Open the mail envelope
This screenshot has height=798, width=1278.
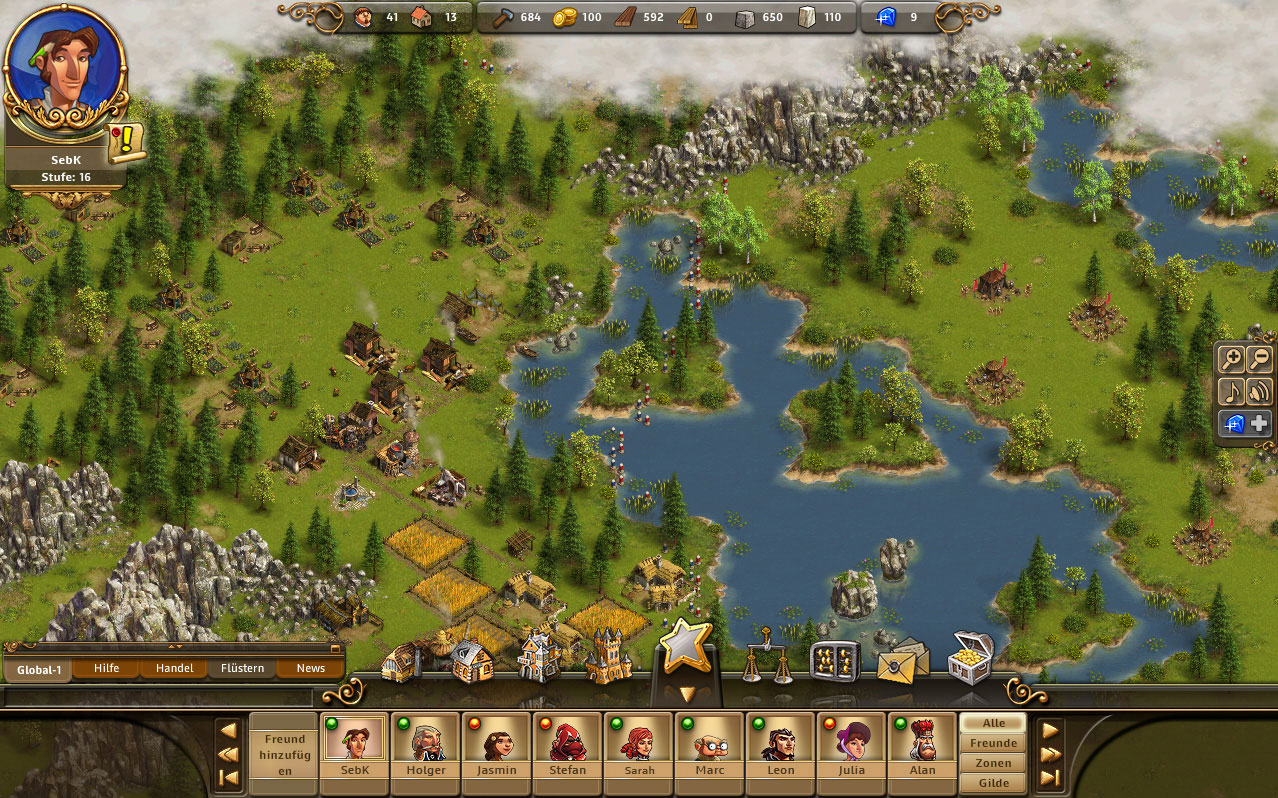[902, 662]
